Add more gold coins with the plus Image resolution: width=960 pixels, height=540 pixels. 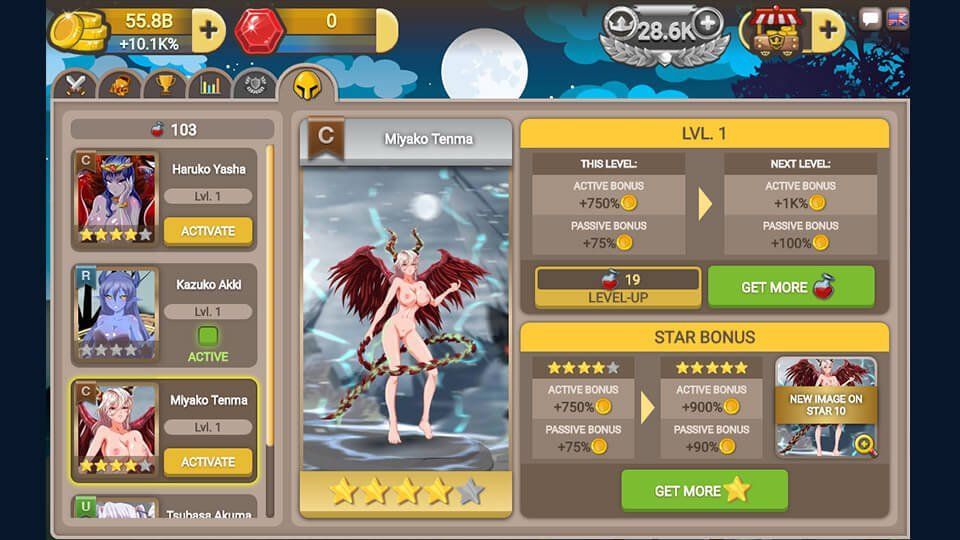[208, 30]
